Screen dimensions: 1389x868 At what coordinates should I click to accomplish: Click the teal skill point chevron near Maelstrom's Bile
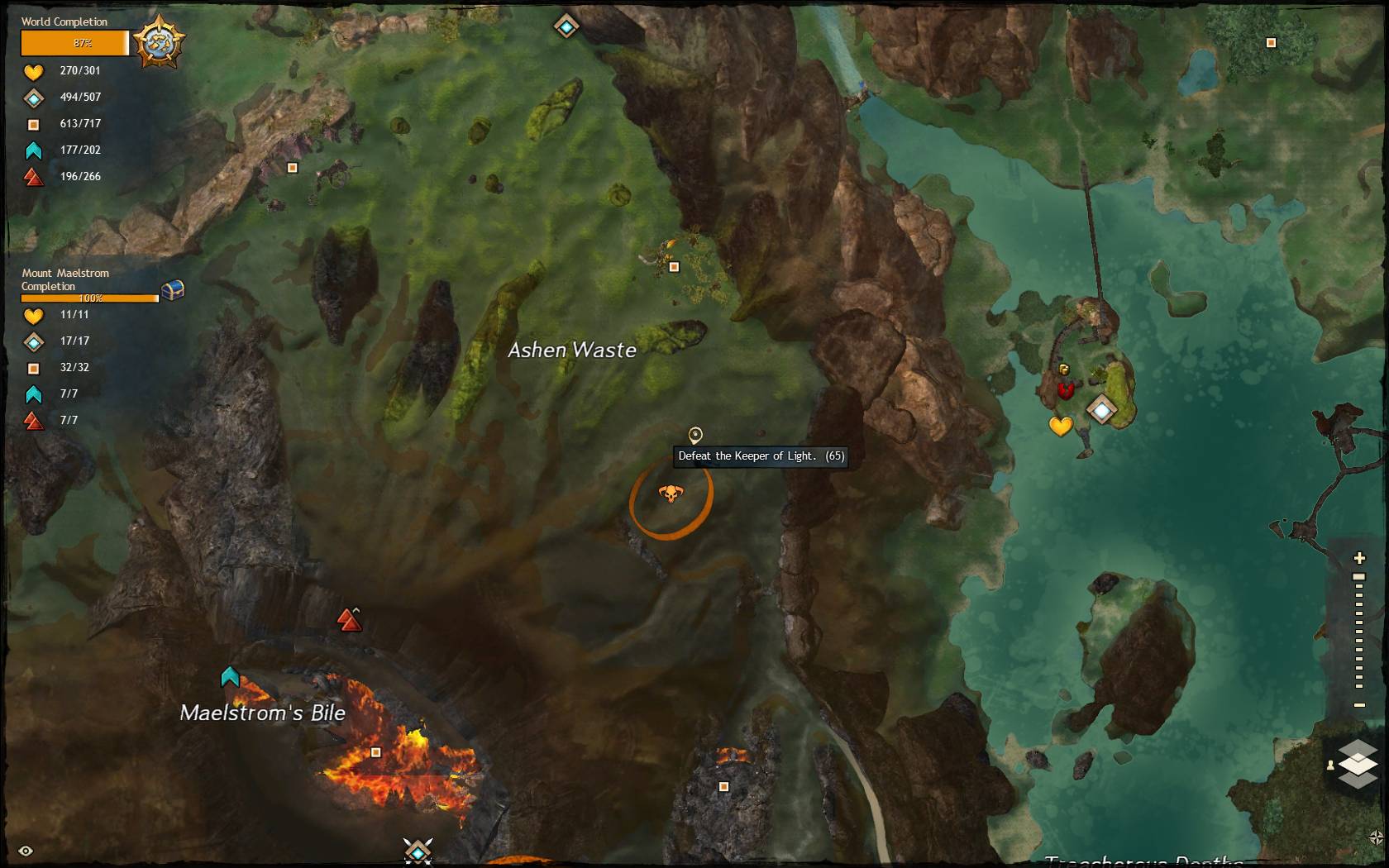pyautogui.click(x=231, y=676)
